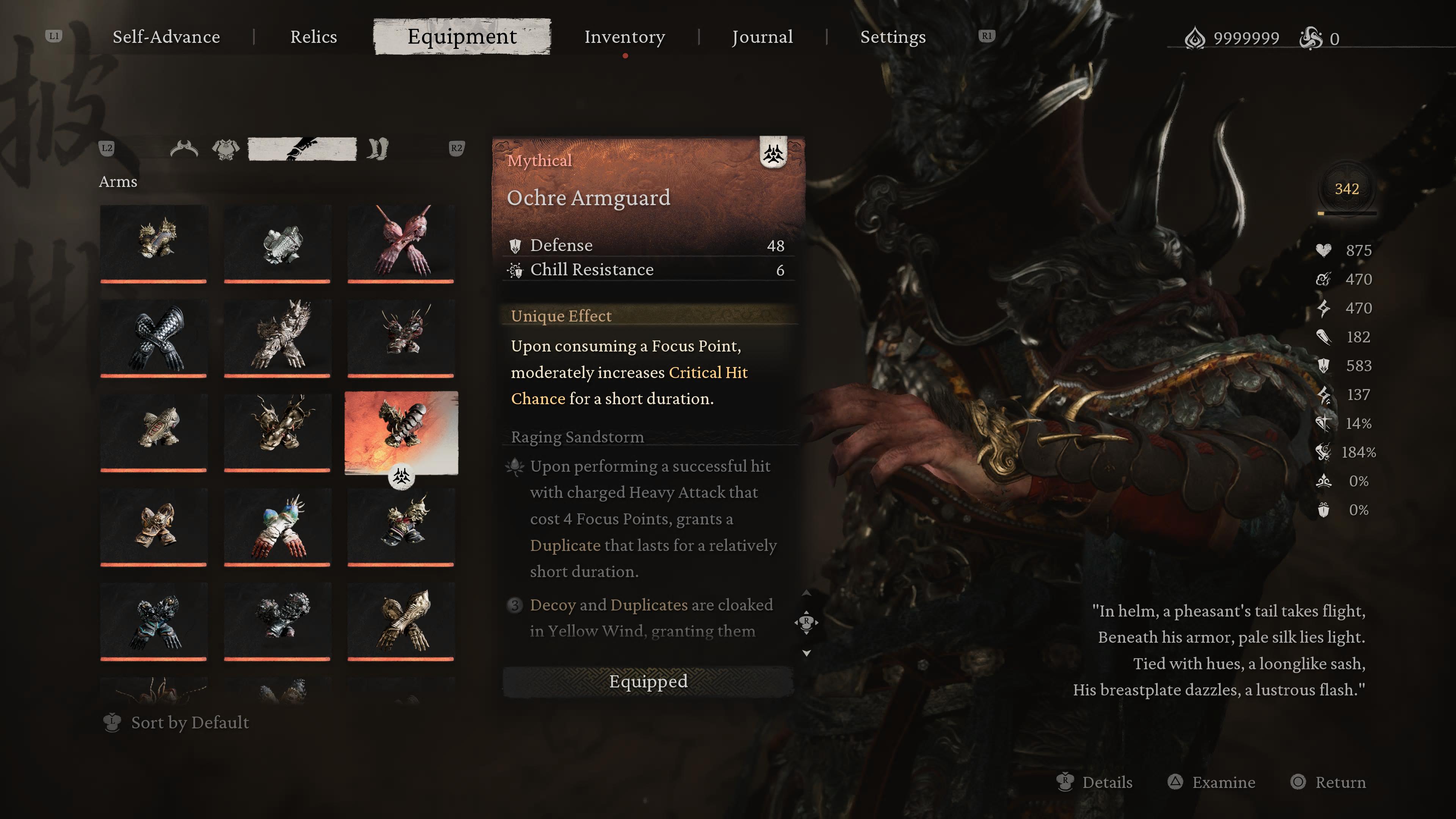Open the Self-Advance tab
Image resolution: width=1456 pixels, height=819 pixels.
166,37
